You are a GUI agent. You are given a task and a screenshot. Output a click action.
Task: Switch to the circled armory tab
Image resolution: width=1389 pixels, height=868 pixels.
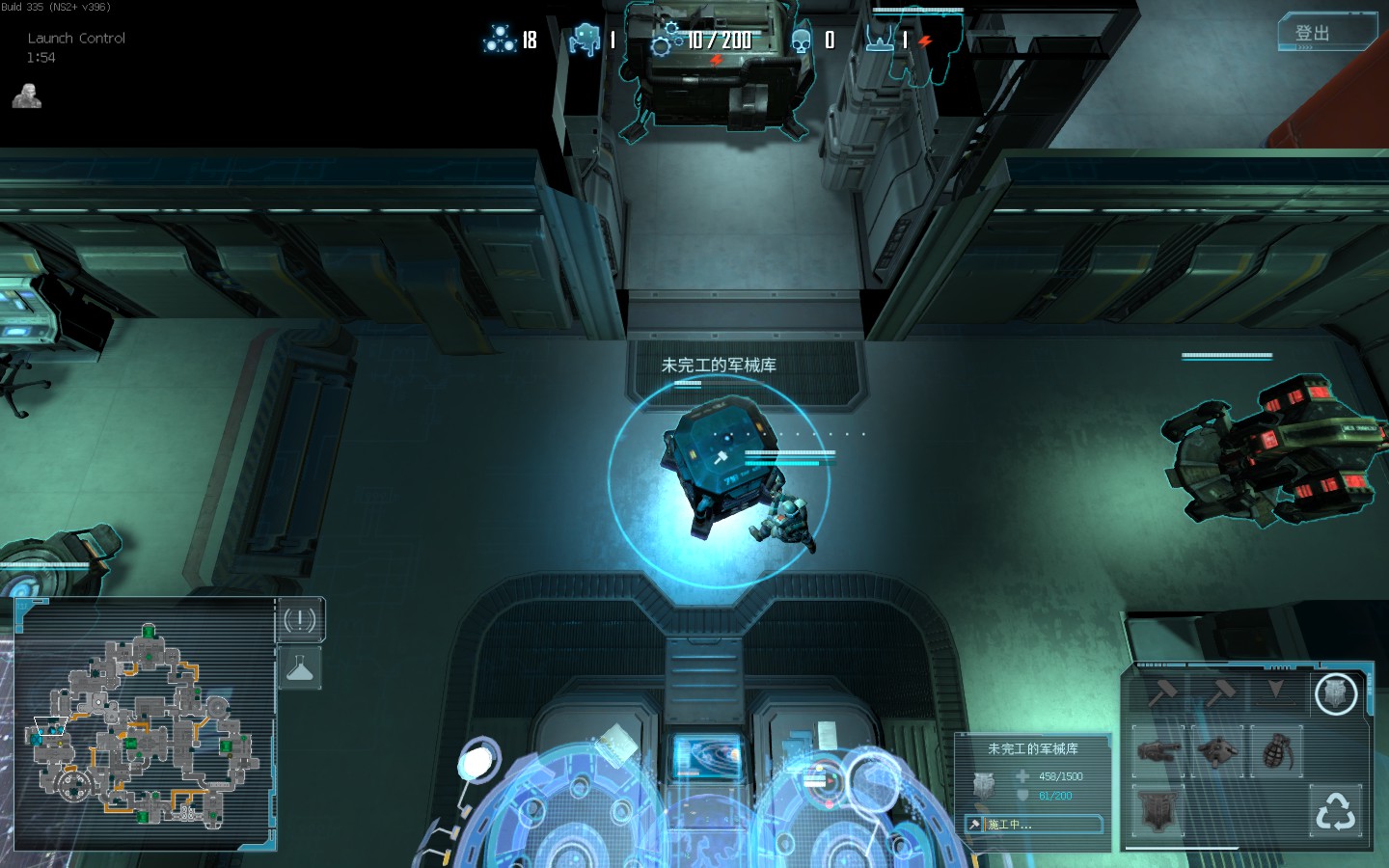tap(1336, 692)
